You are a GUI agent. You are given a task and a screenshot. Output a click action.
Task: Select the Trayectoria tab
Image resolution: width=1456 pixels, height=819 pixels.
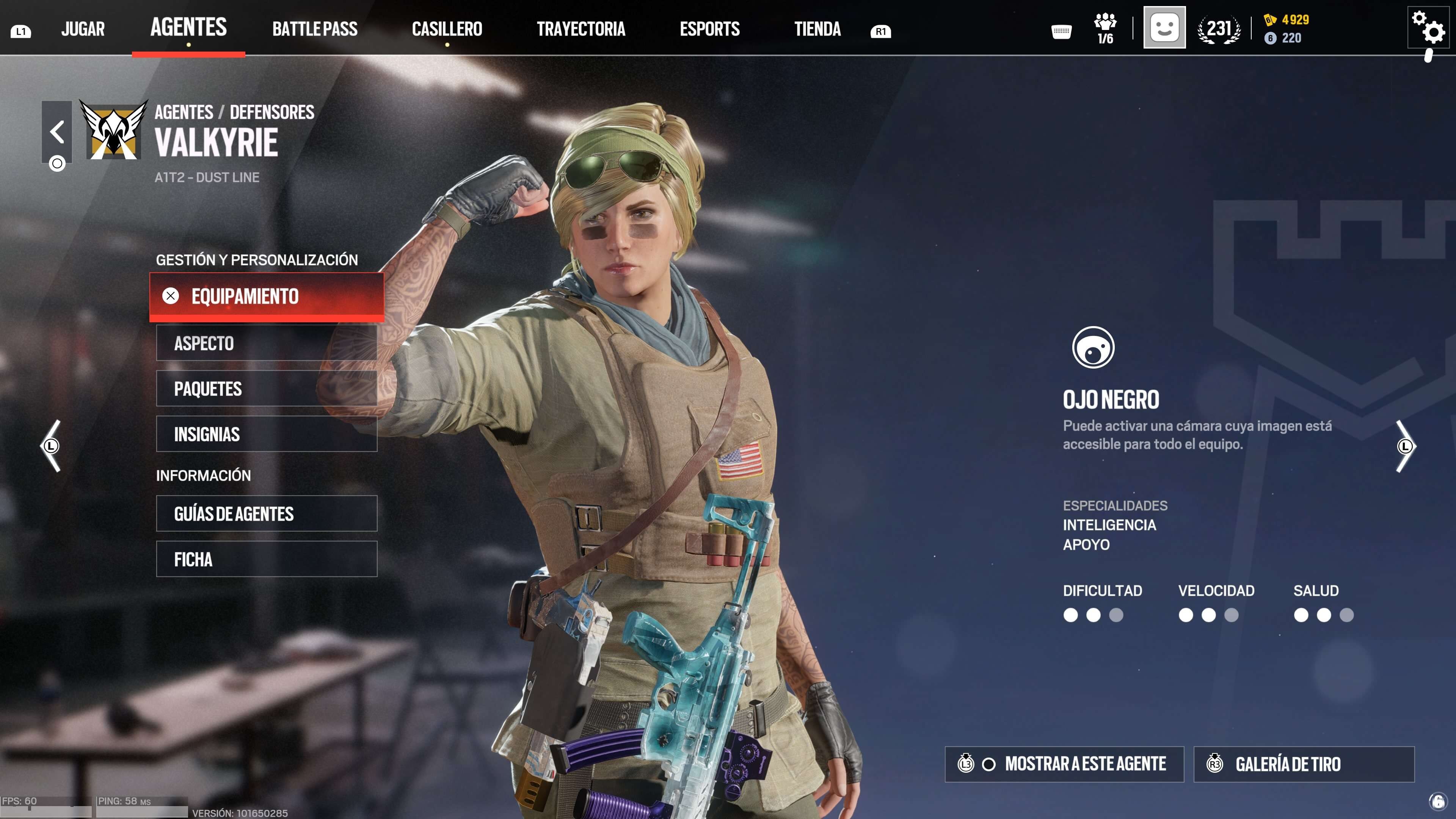coord(581,29)
